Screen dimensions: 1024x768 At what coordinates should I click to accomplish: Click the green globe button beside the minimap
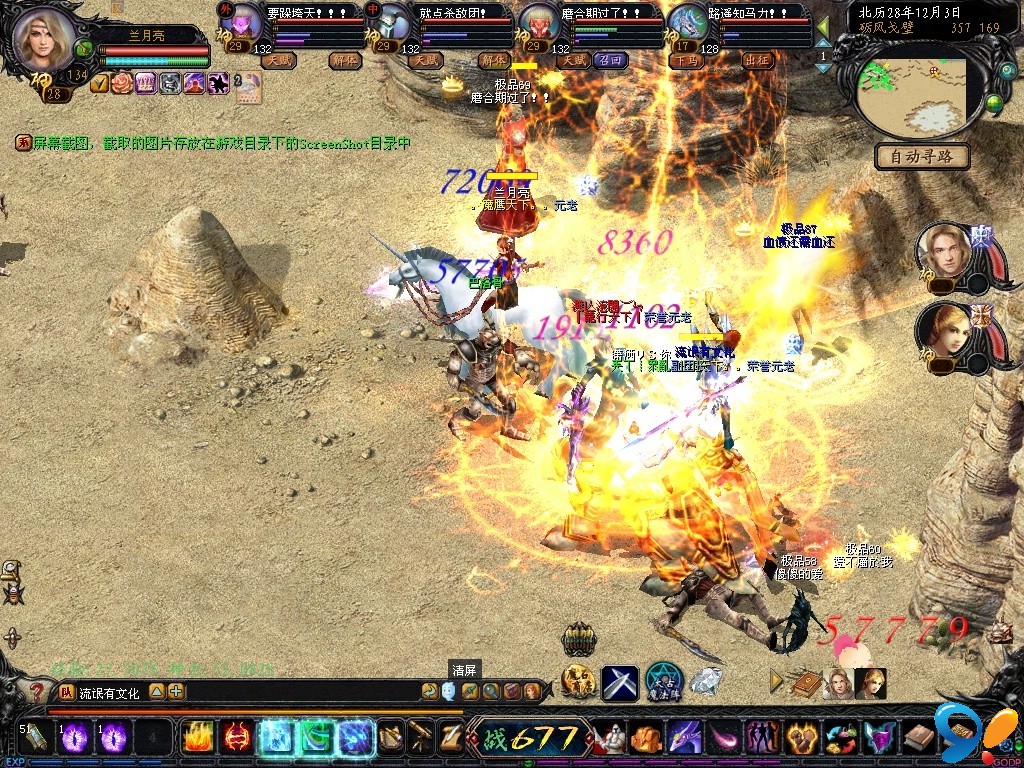point(993,102)
